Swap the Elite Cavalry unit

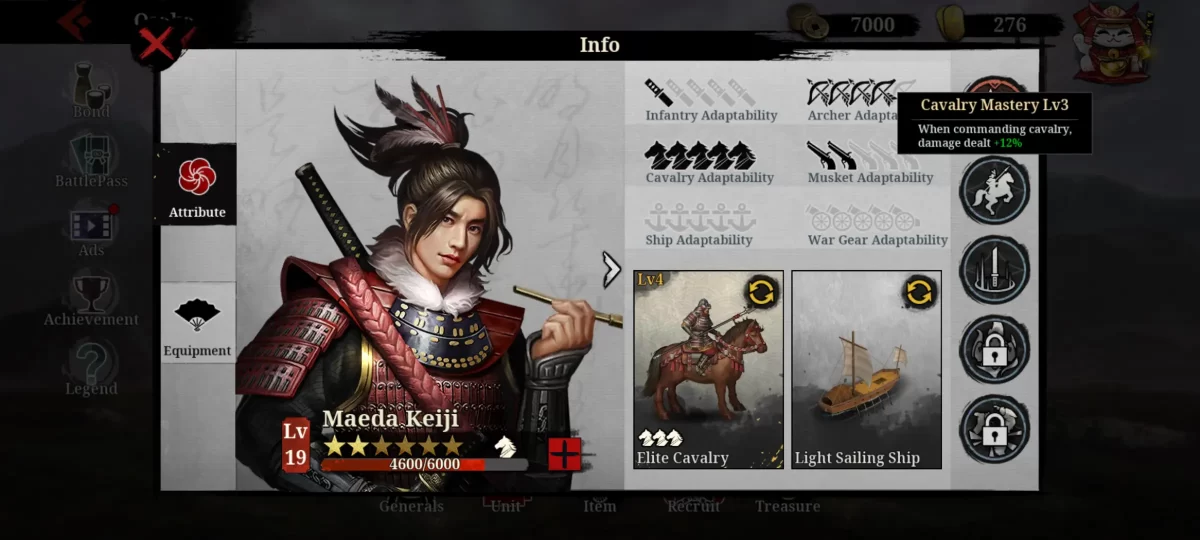tap(761, 292)
